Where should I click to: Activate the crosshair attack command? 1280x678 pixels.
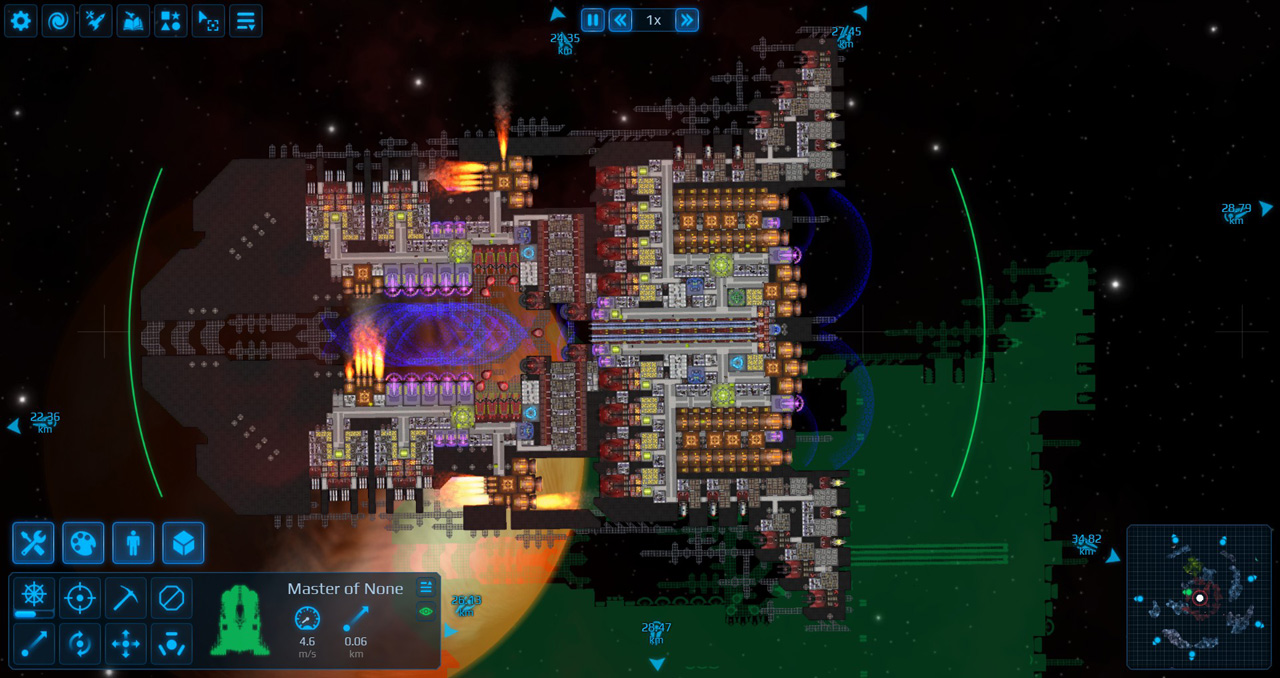[x=80, y=598]
